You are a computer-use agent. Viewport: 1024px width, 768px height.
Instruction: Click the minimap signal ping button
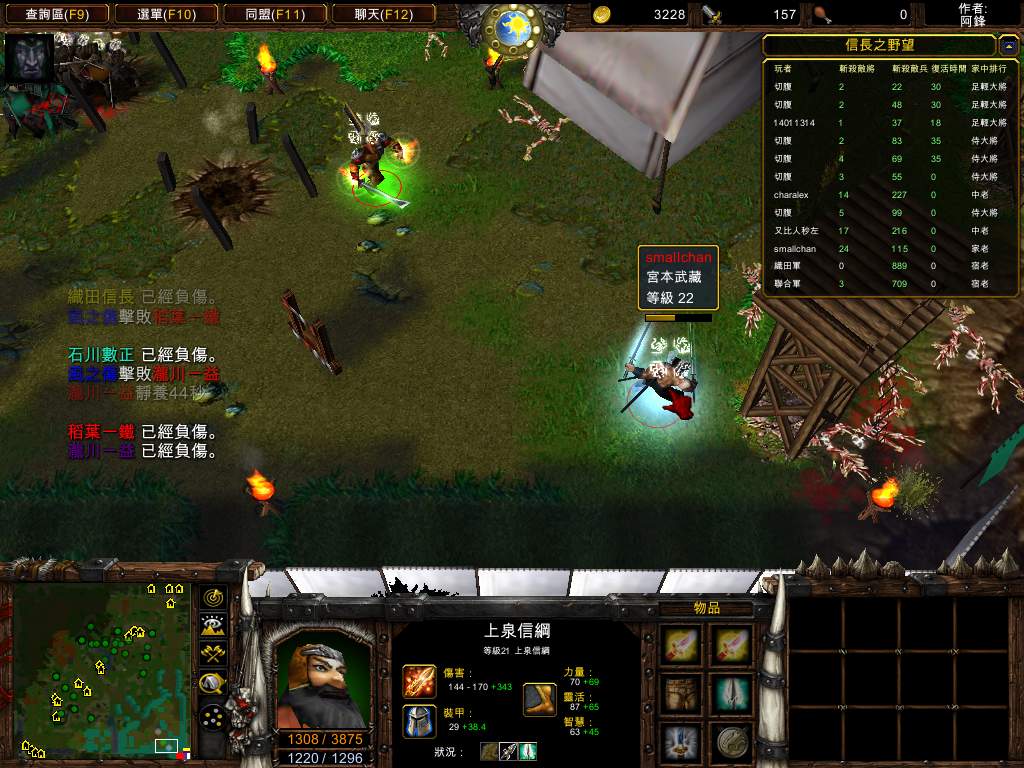click(x=212, y=597)
